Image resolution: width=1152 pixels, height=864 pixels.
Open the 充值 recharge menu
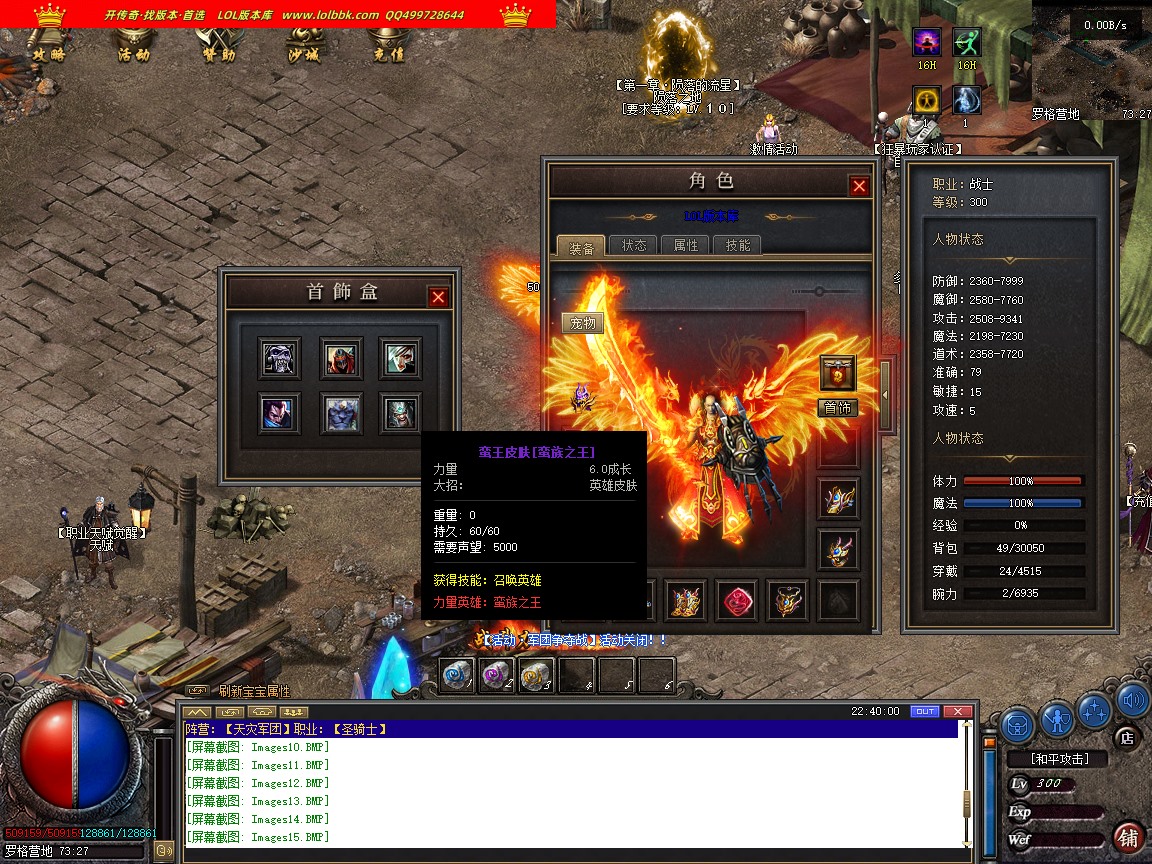click(387, 54)
